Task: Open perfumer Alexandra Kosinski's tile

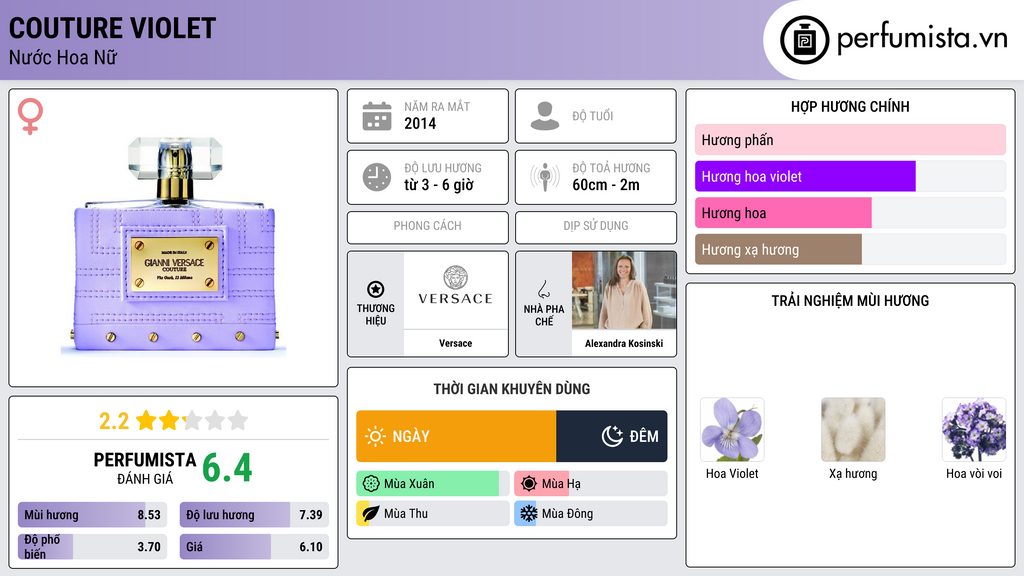Action: tap(596, 304)
